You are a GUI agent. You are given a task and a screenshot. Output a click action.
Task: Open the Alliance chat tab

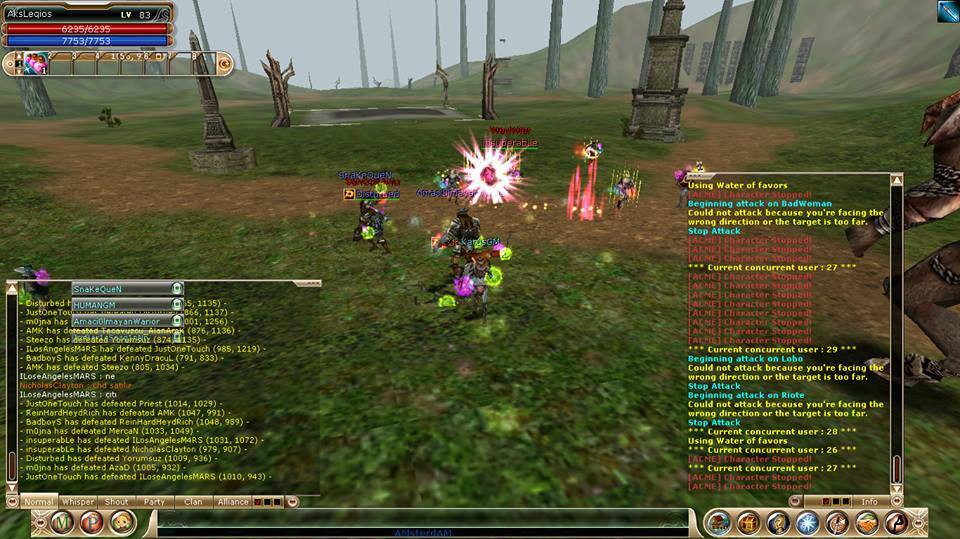[x=232, y=502]
